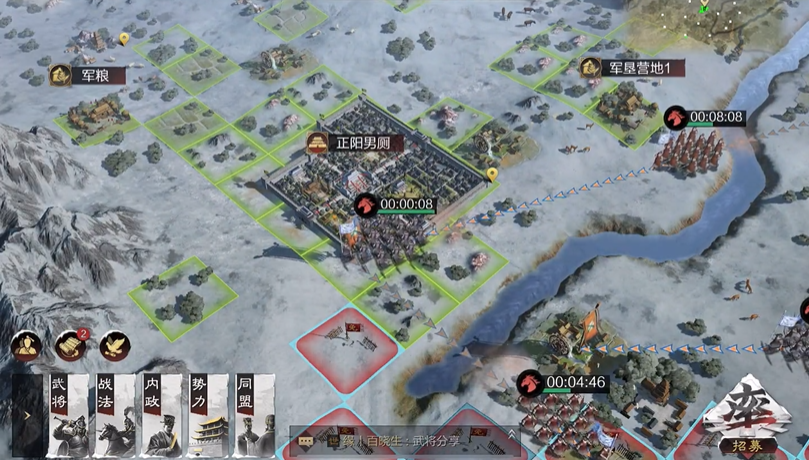This screenshot has height=460, width=809.
Task: Click the official portrait round icon
Action: pos(26,345)
